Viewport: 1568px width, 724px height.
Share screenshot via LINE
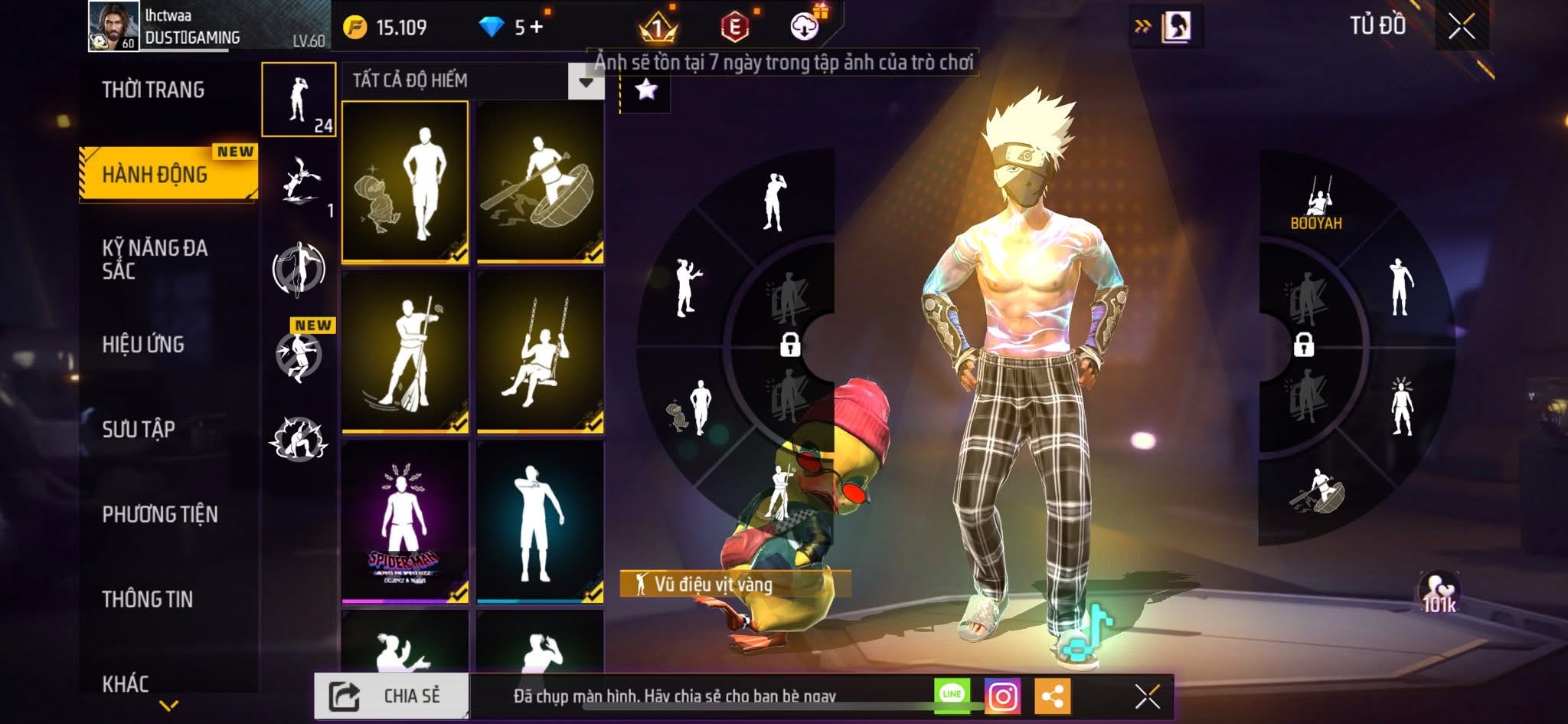point(952,695)
